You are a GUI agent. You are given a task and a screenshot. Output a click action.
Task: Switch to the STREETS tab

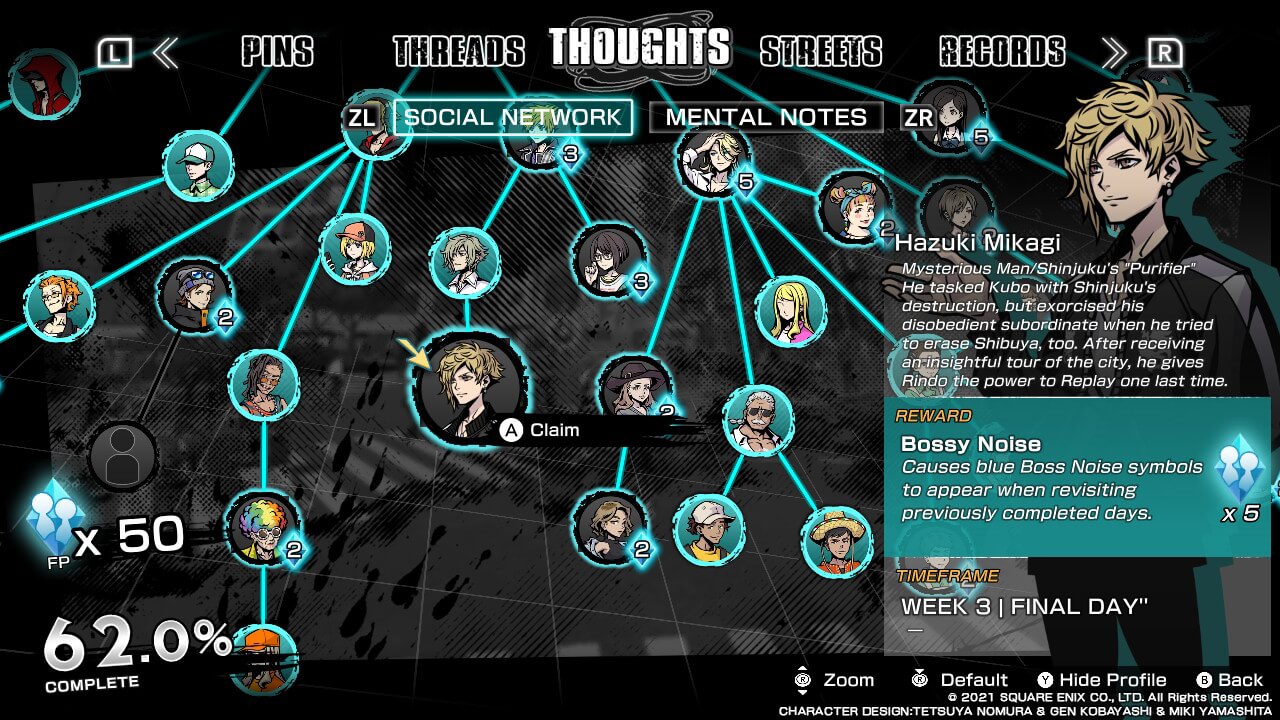coord(820,52)
